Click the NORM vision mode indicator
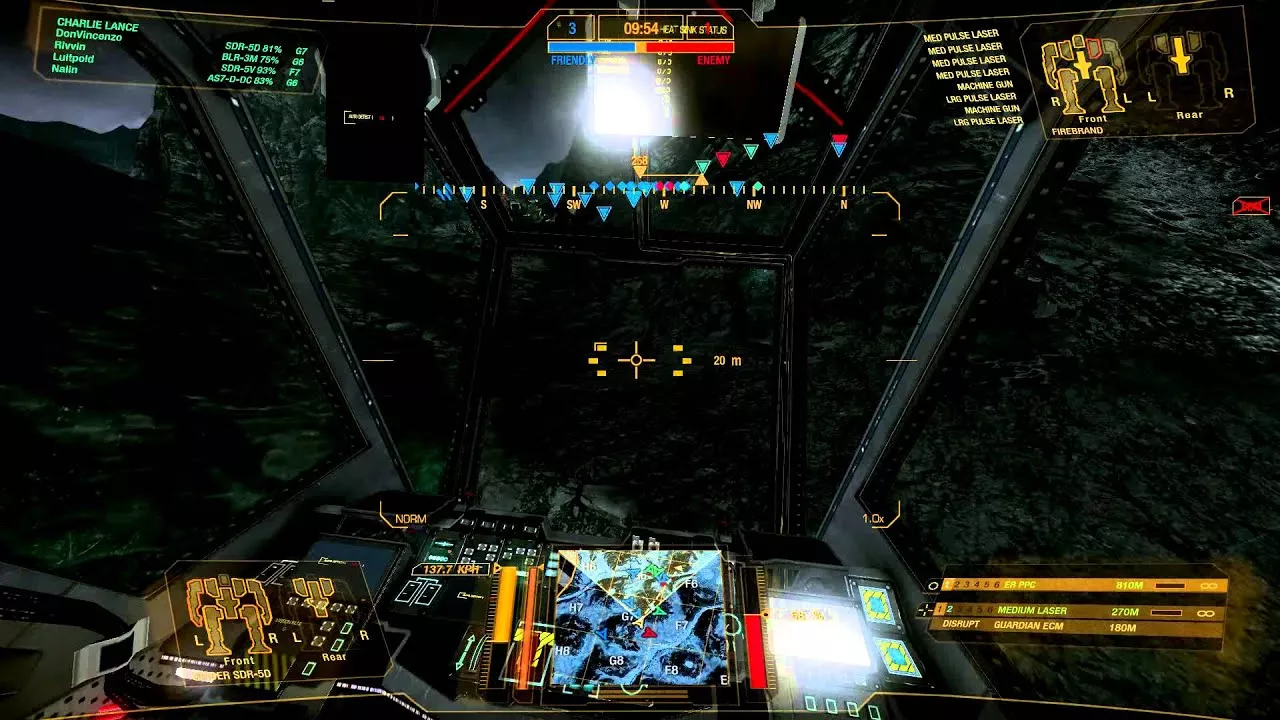The image size is (1280, 720). tap(410, 519)
